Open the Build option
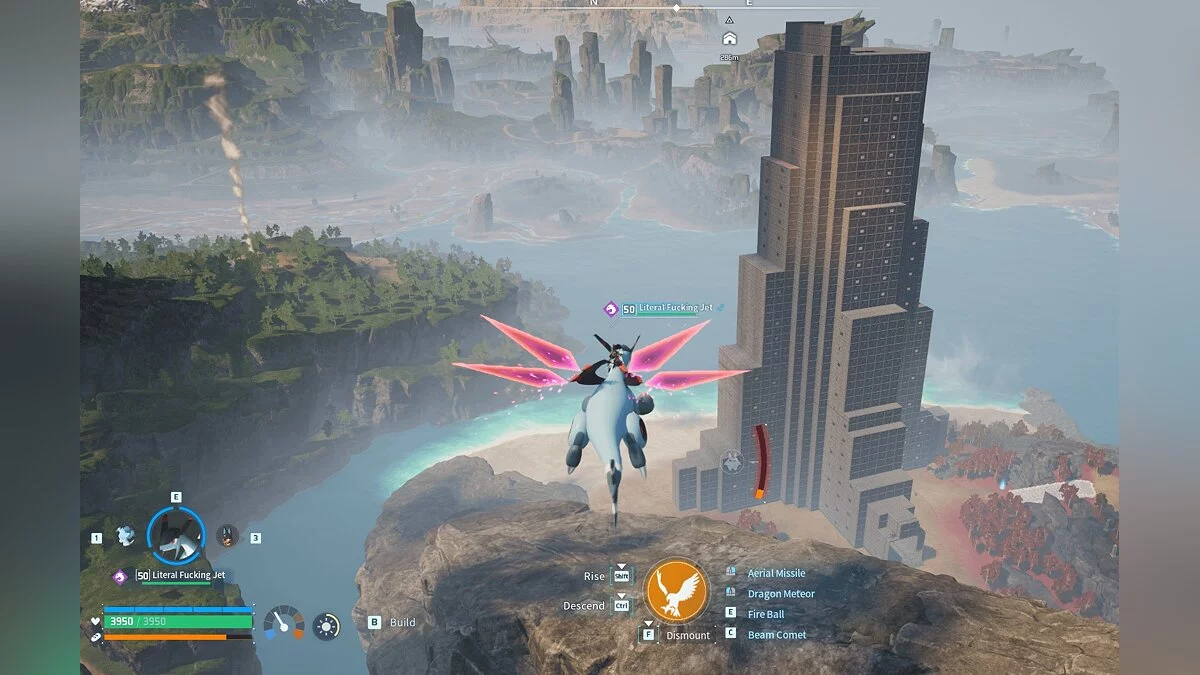Image resolution: width=1200 pixels, height=675 pixels. (401, 622)
